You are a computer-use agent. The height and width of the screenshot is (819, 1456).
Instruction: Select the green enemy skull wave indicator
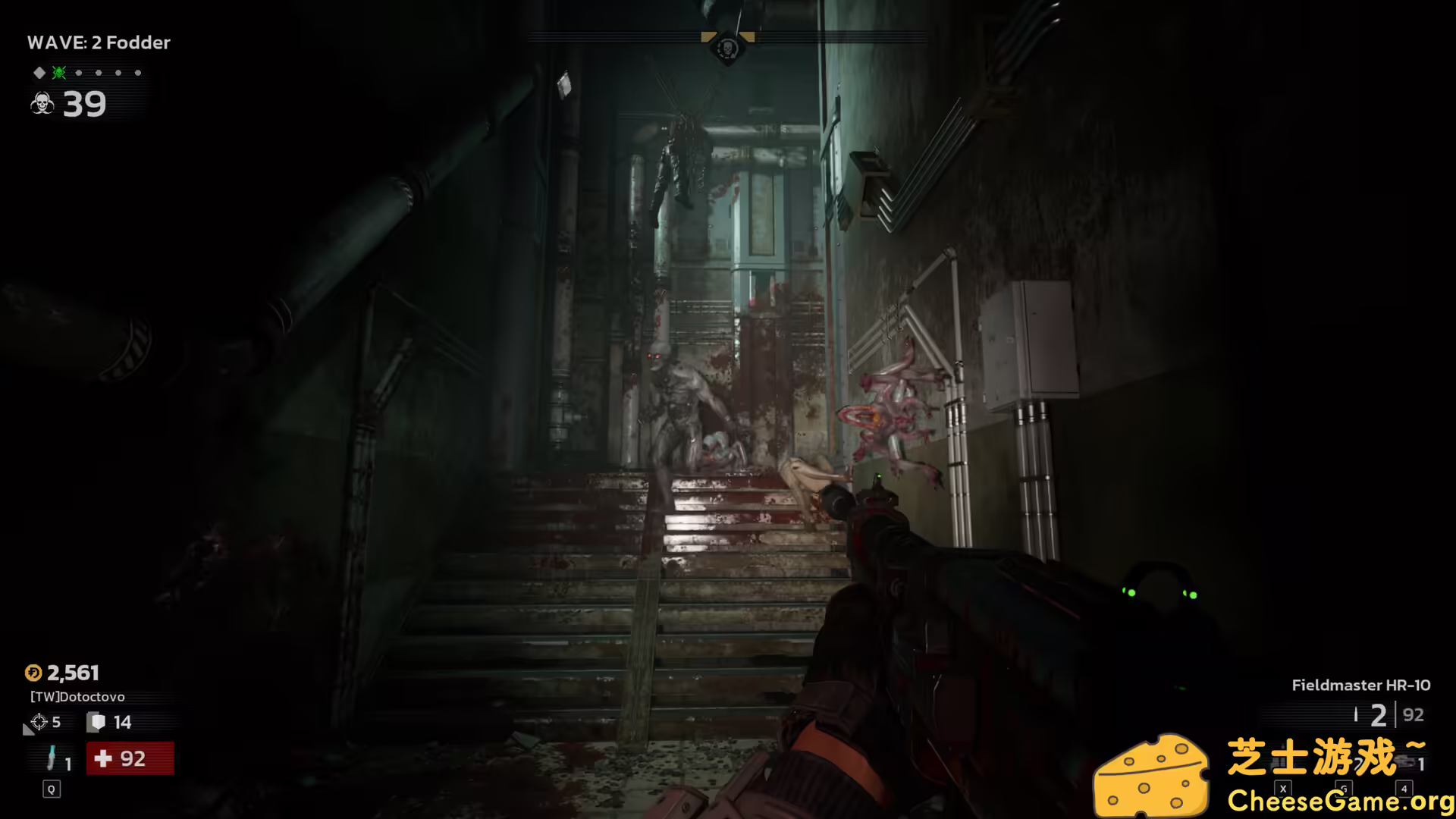tap(58, 73)
